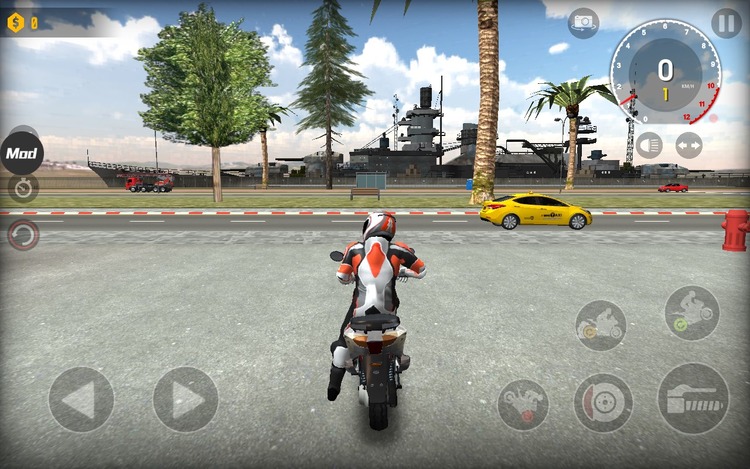Click the red circular reset arrow
Image resolution: width=750 pixels, height=469 pixels.
23,235
